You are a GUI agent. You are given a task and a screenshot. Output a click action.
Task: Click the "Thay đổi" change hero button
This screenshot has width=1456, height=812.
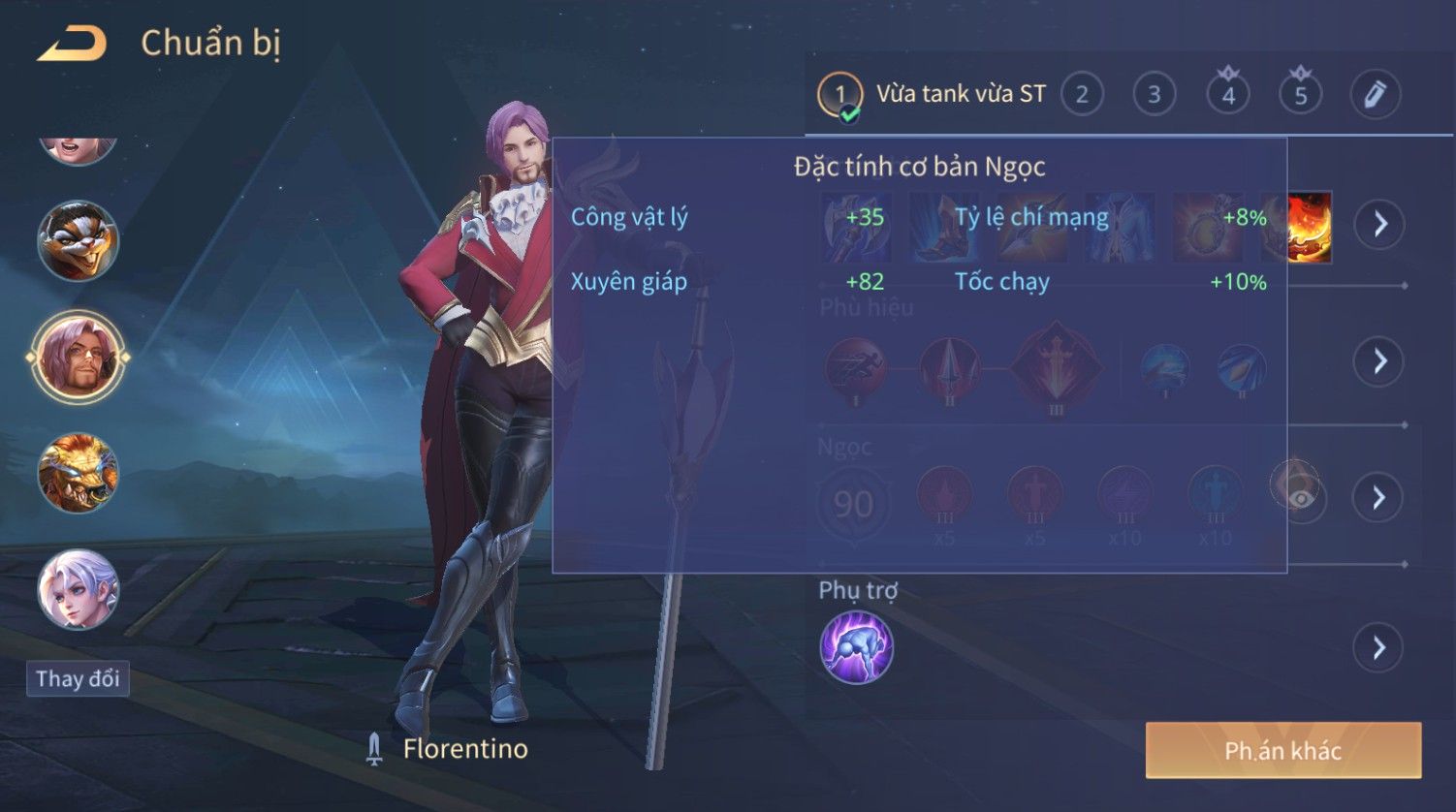point(78,678)
